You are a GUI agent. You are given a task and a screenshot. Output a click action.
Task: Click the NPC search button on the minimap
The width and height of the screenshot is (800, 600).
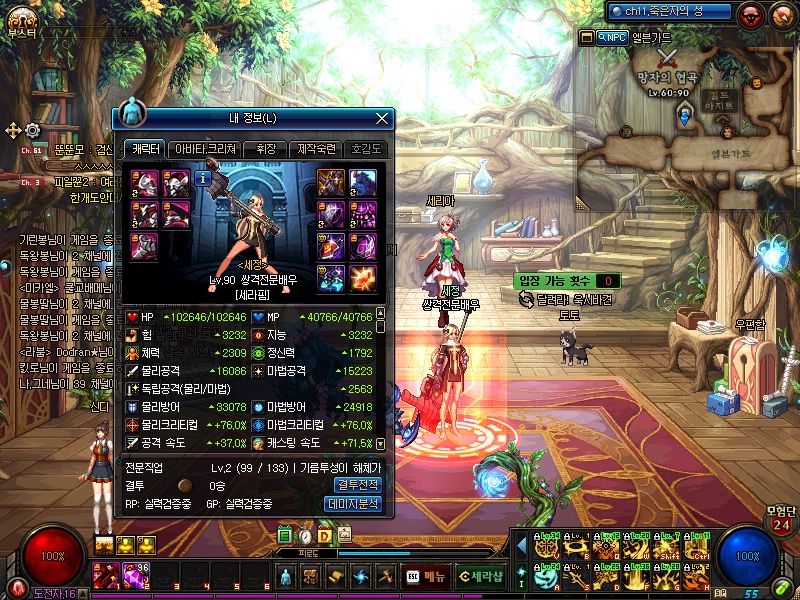pos(612,37)
